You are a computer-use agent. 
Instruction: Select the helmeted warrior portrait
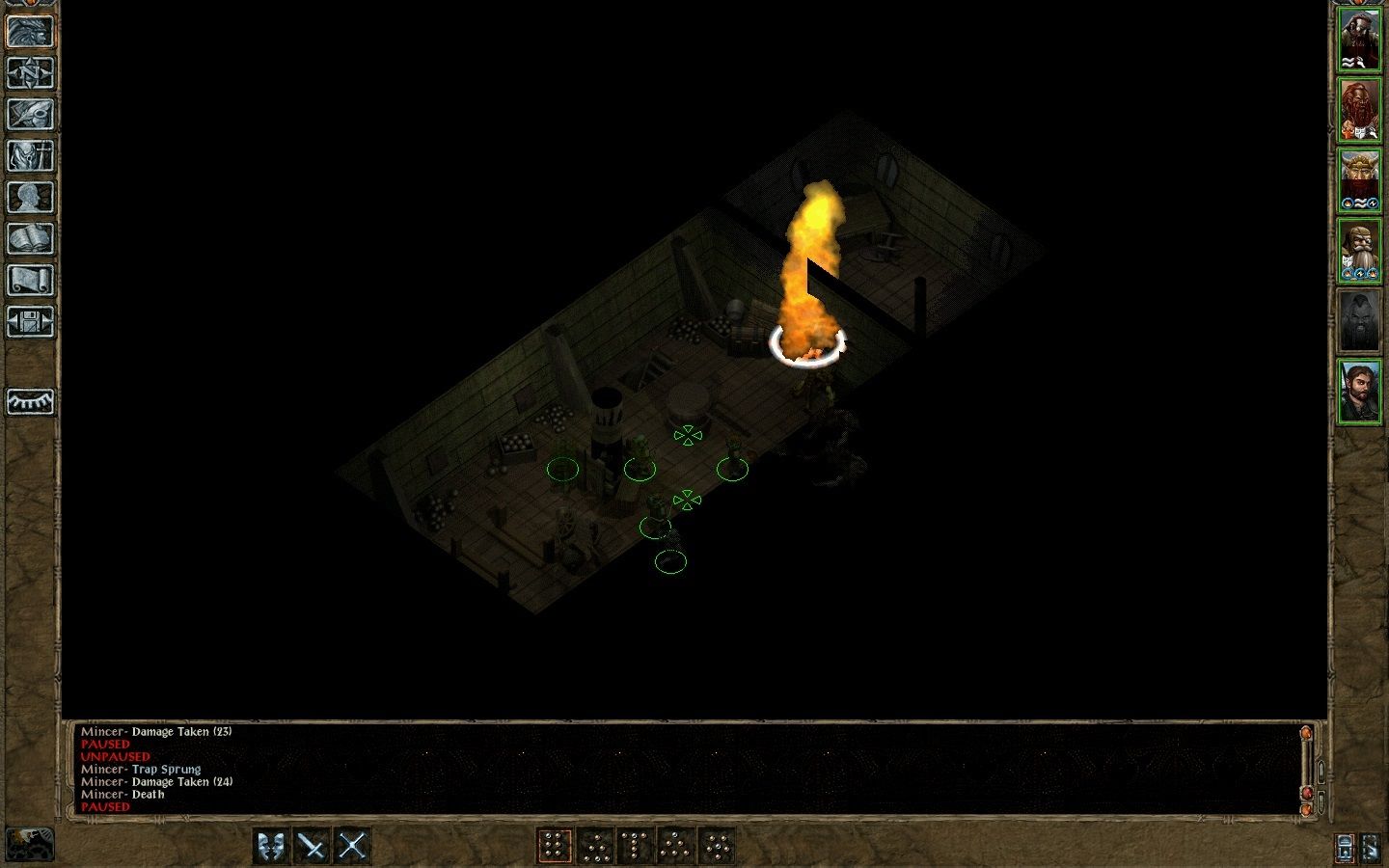coord(1360,40)
